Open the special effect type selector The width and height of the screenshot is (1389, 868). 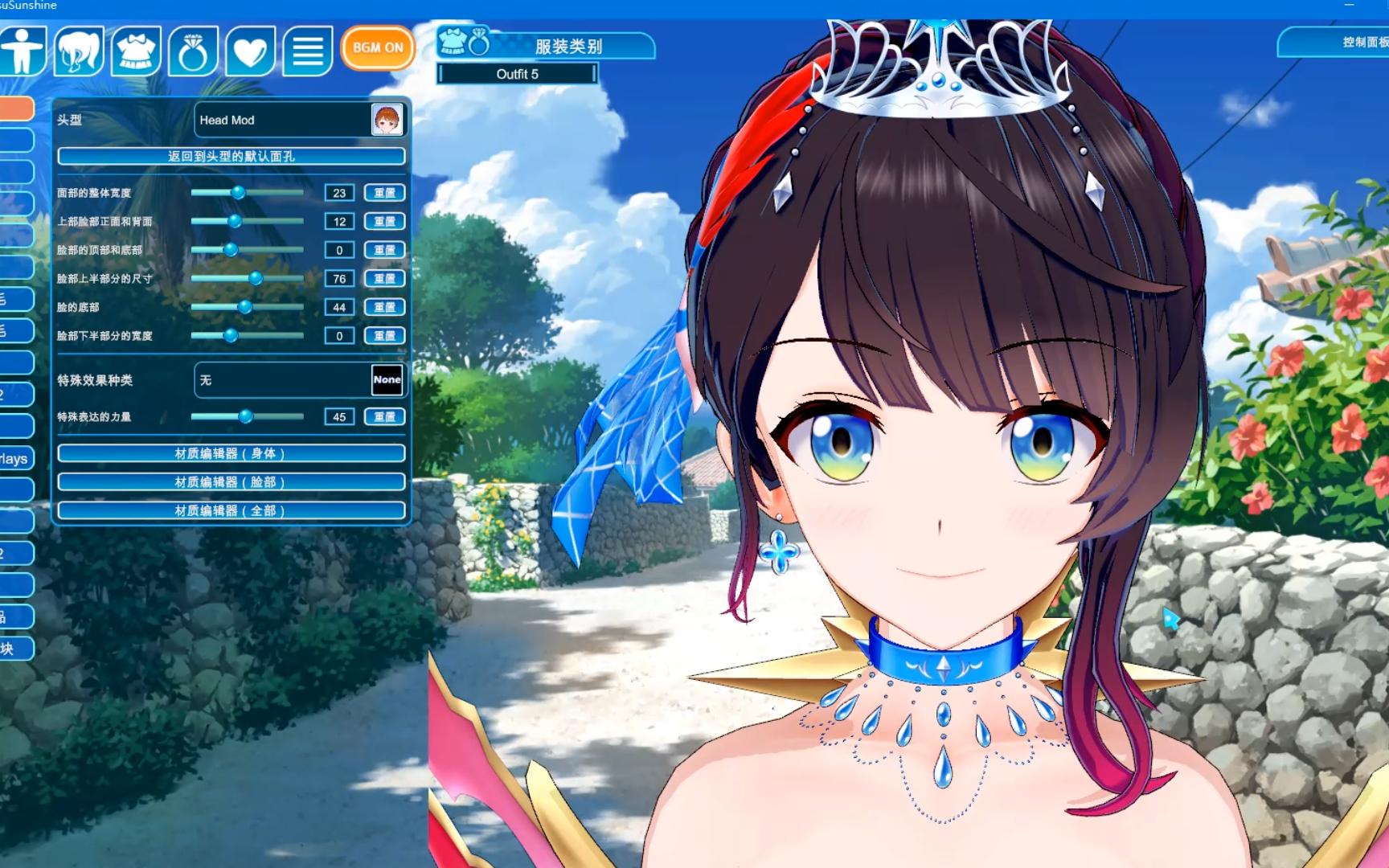click(x=298, y=380)
